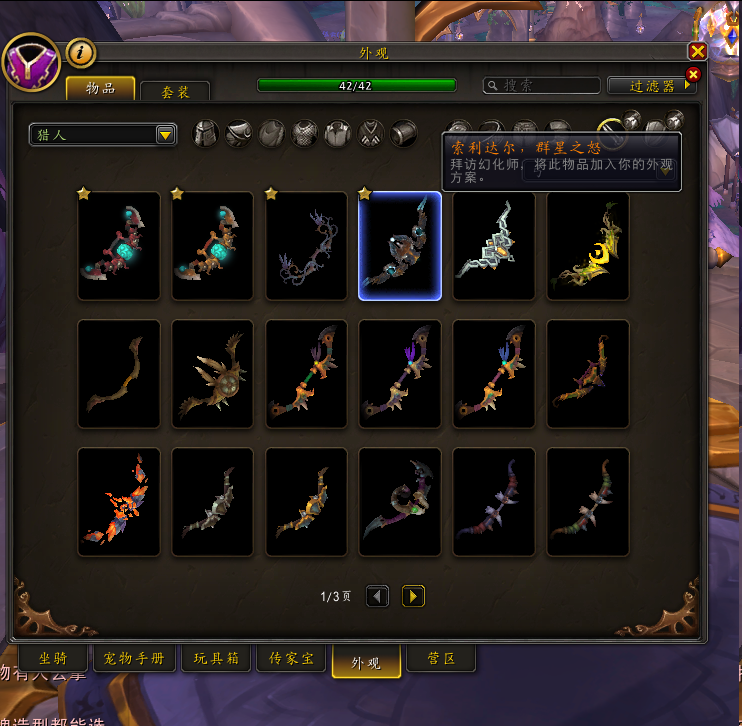
Task: Switch to the 套装 sets tab
Action: coord(175,92)
